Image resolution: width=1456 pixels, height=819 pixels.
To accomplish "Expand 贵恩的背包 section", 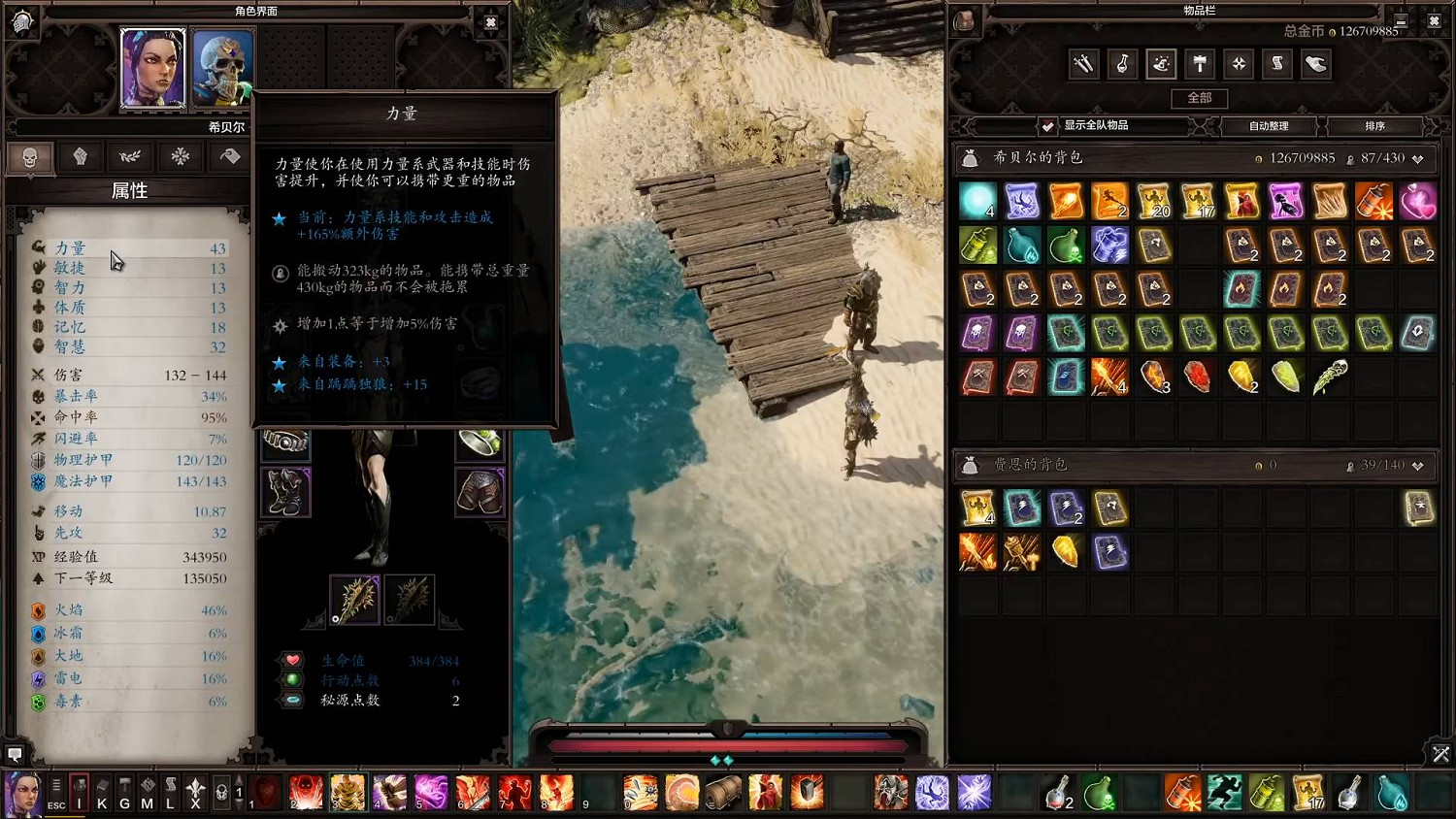I will click(1416, 465).
